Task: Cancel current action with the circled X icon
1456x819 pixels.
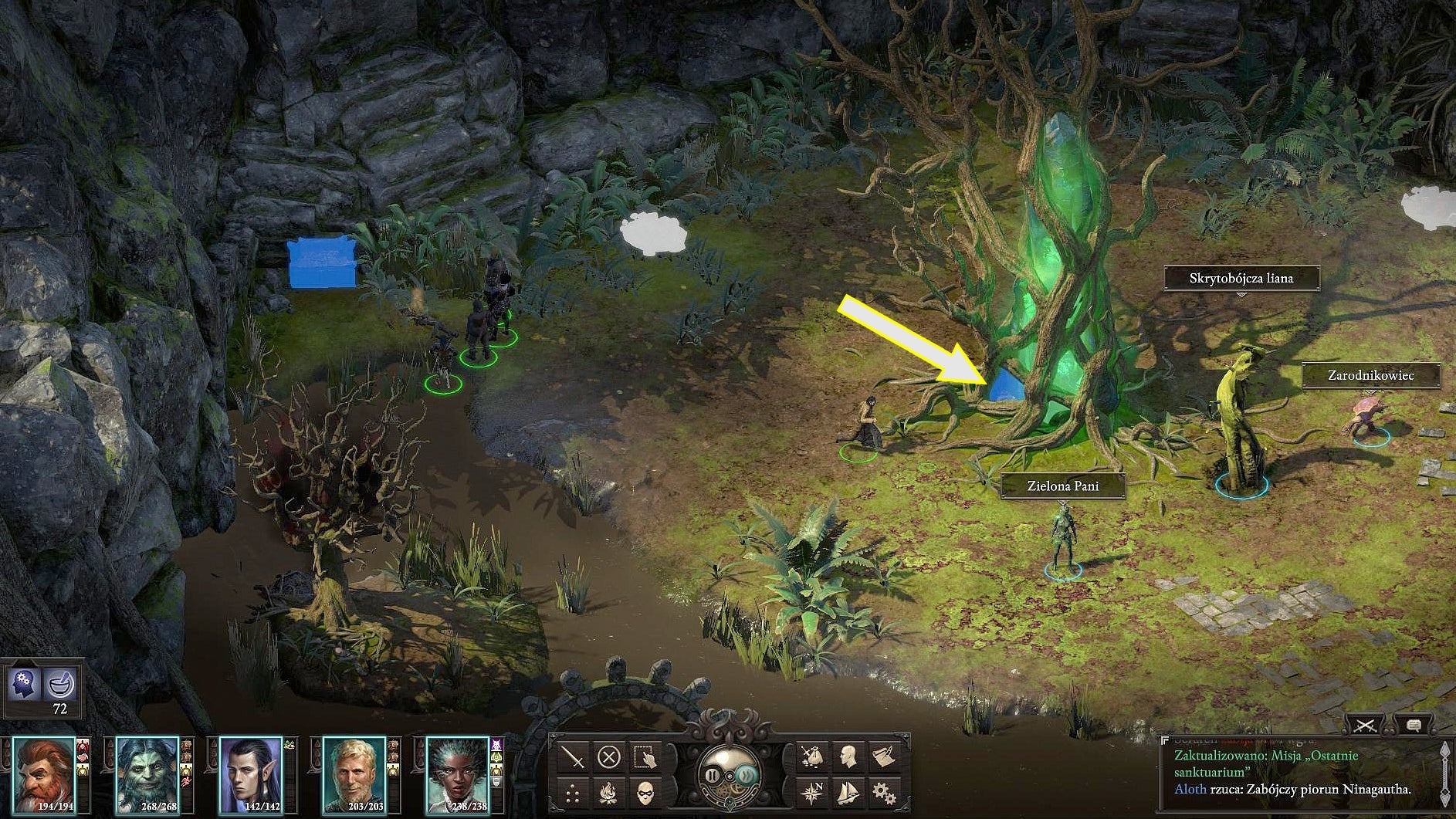Action: pyautogui.click(x=608, y=756)
